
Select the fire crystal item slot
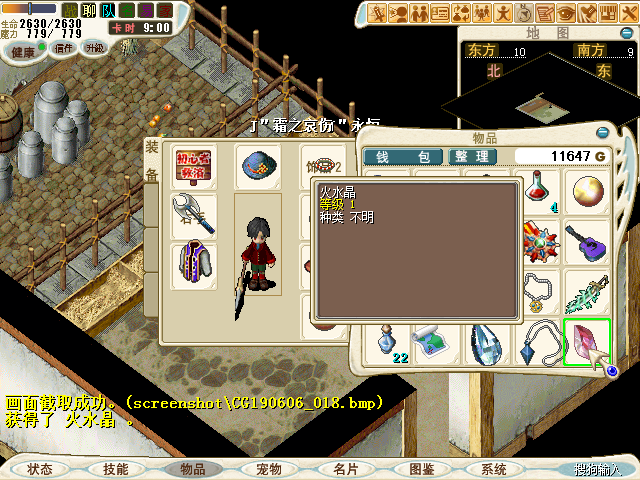click(585, 341)
